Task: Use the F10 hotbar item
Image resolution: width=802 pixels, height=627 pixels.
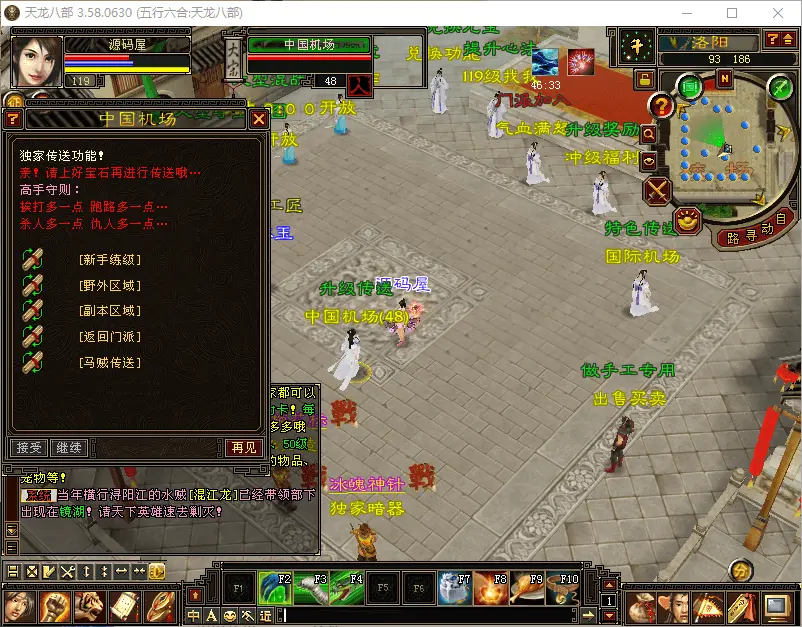Action: point(563,587)
